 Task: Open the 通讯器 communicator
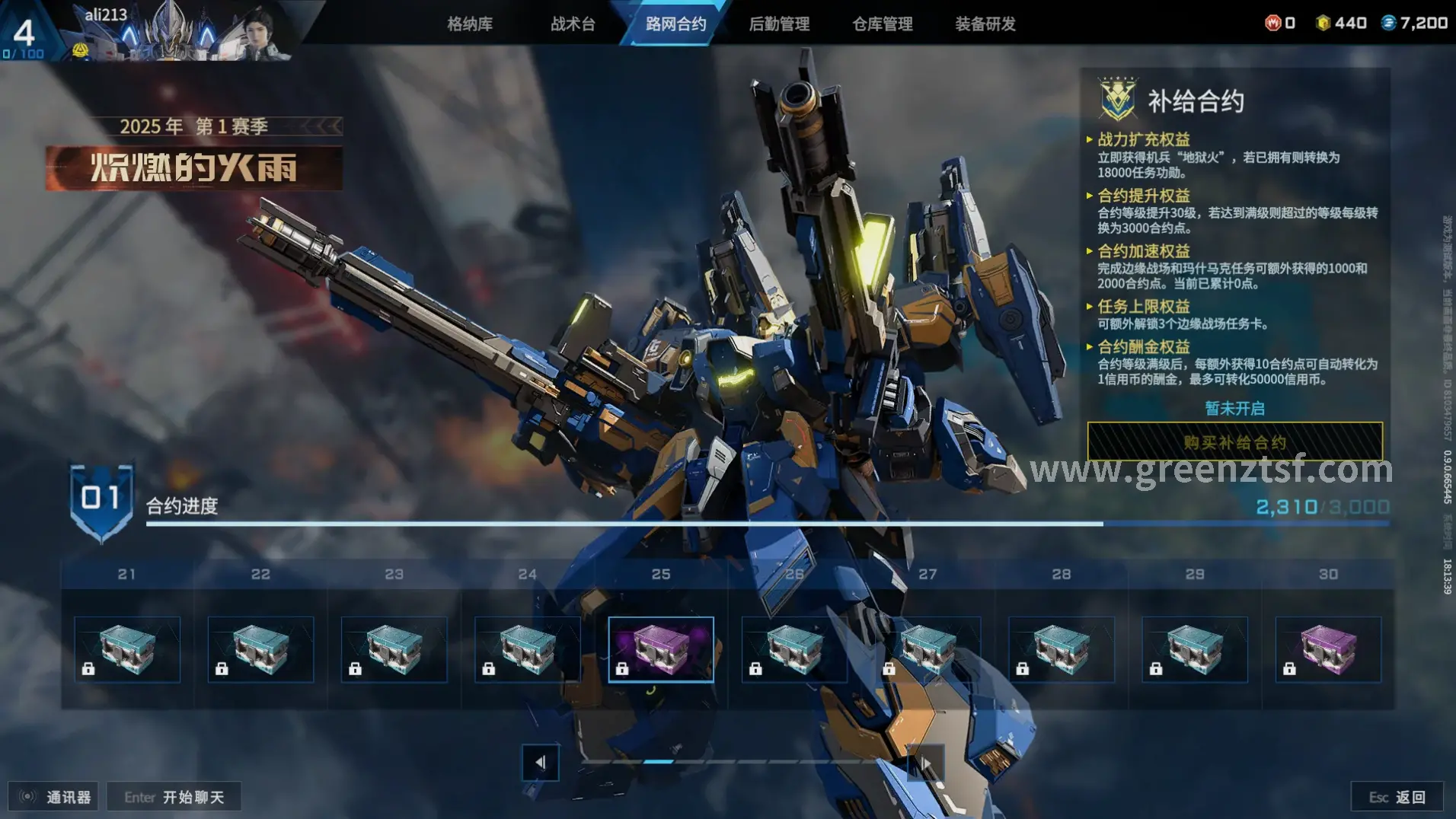[55, 797]
